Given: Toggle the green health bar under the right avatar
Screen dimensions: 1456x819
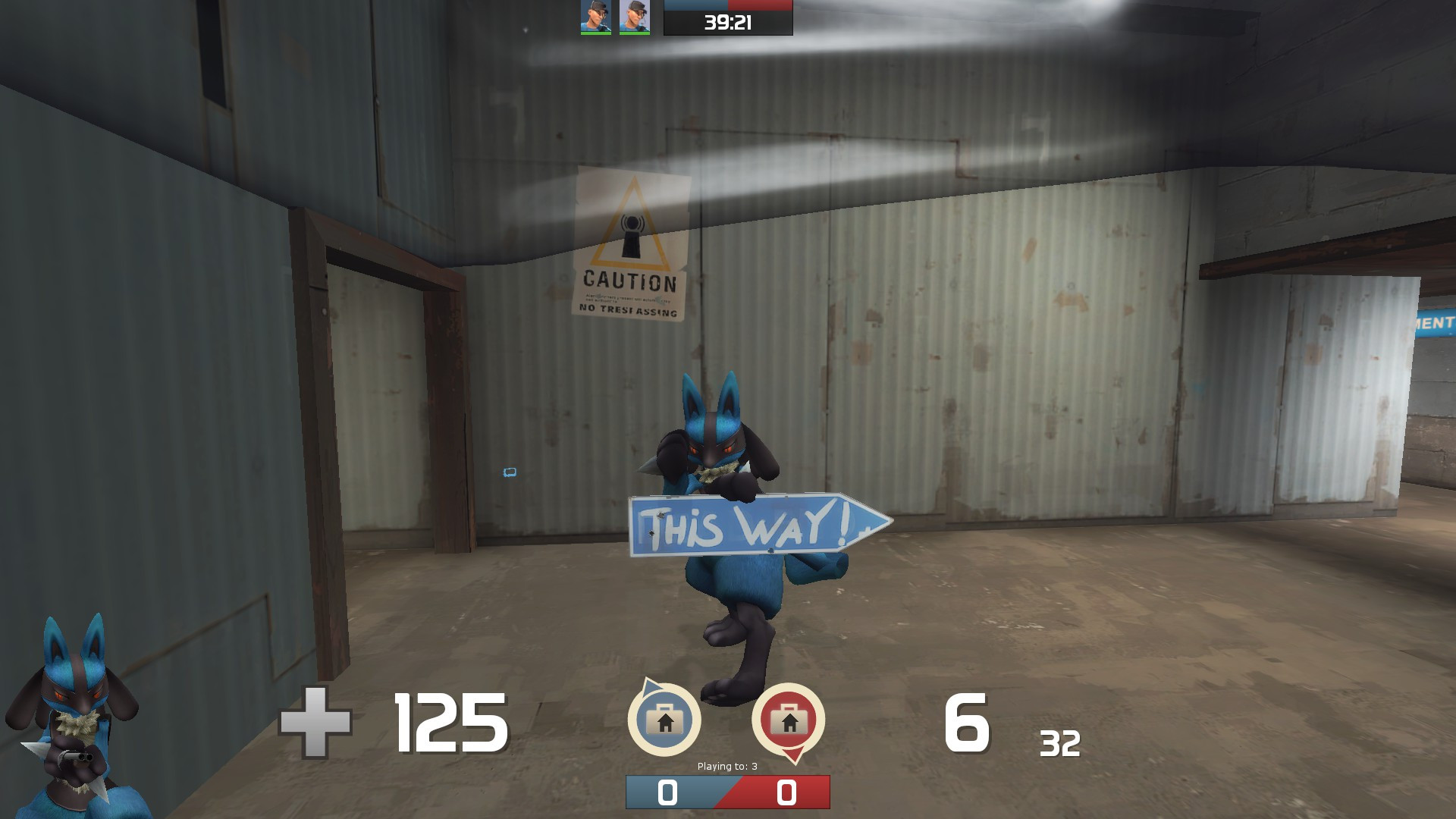Looking at the screenshot, I should [634, 33].
